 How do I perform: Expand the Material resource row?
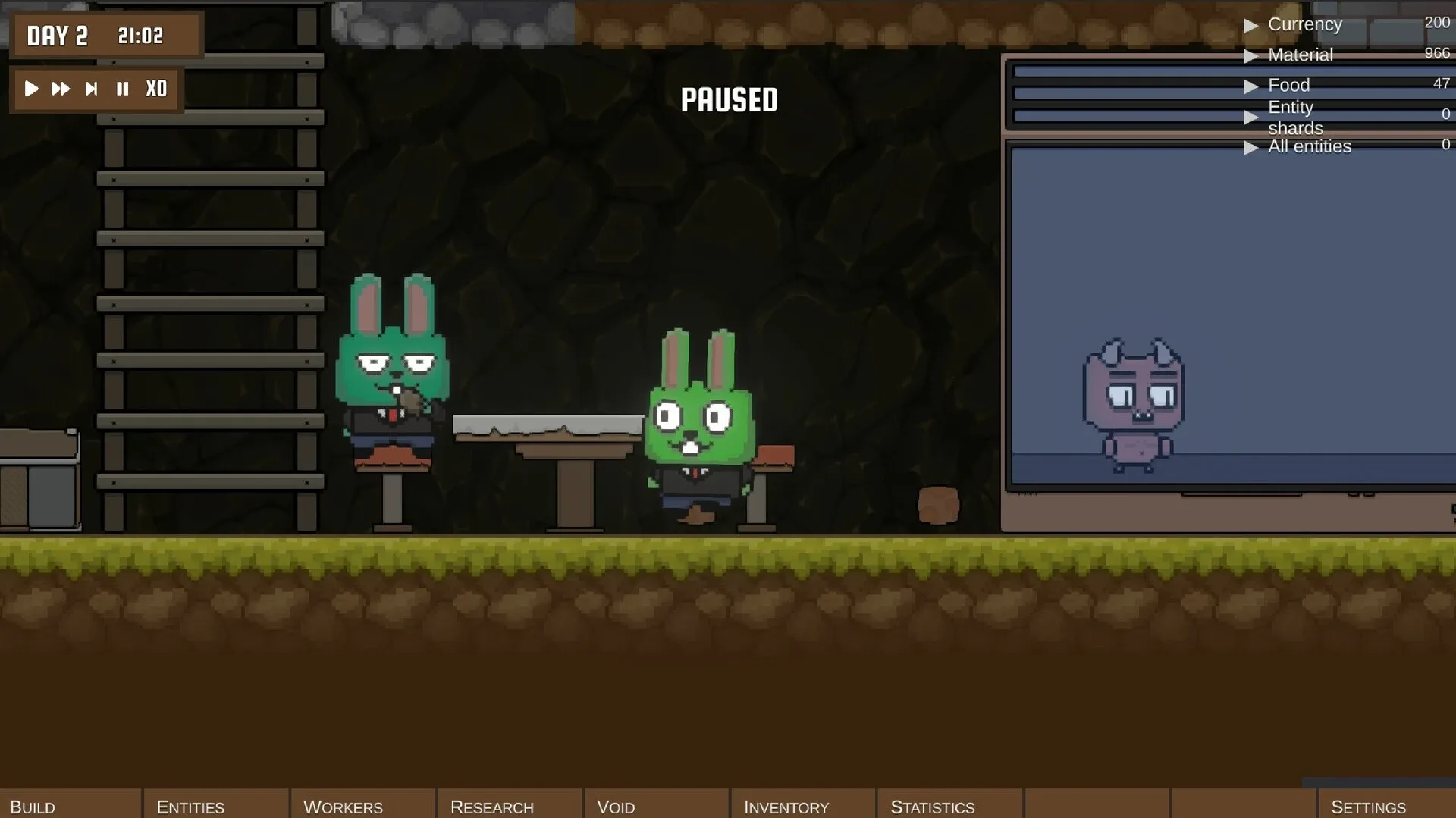[1252, 55]
